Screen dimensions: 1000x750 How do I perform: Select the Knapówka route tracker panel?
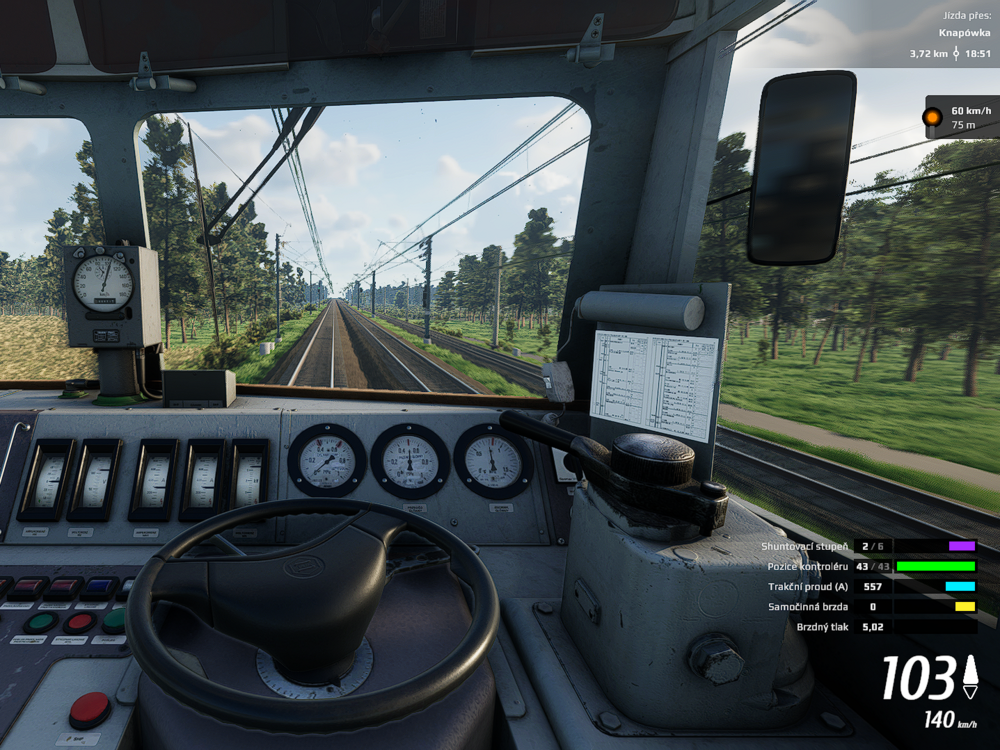tap(950, 34)
